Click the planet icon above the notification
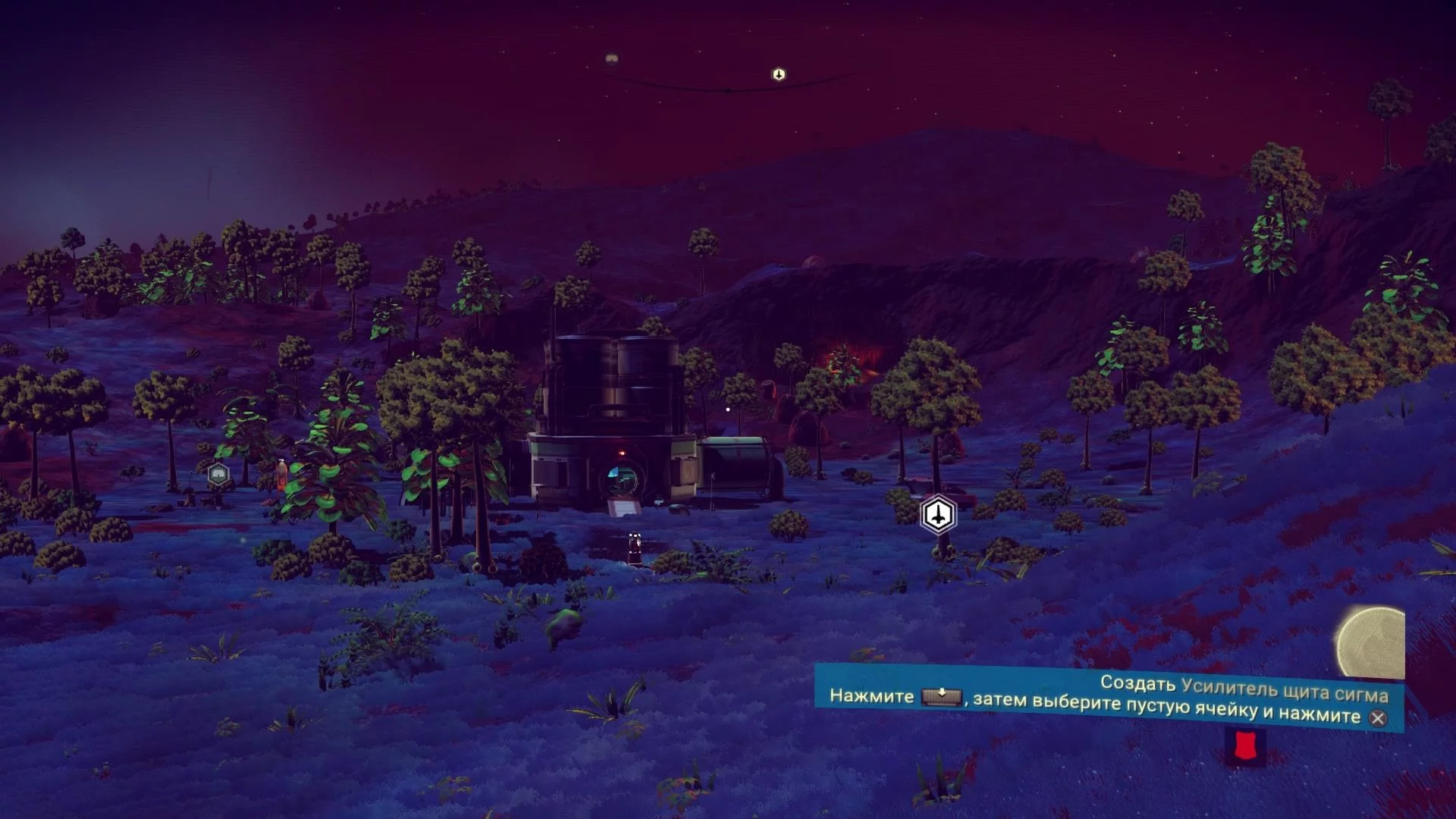This screenshot has width=1456, height=819. click(x=1370, y=642)
